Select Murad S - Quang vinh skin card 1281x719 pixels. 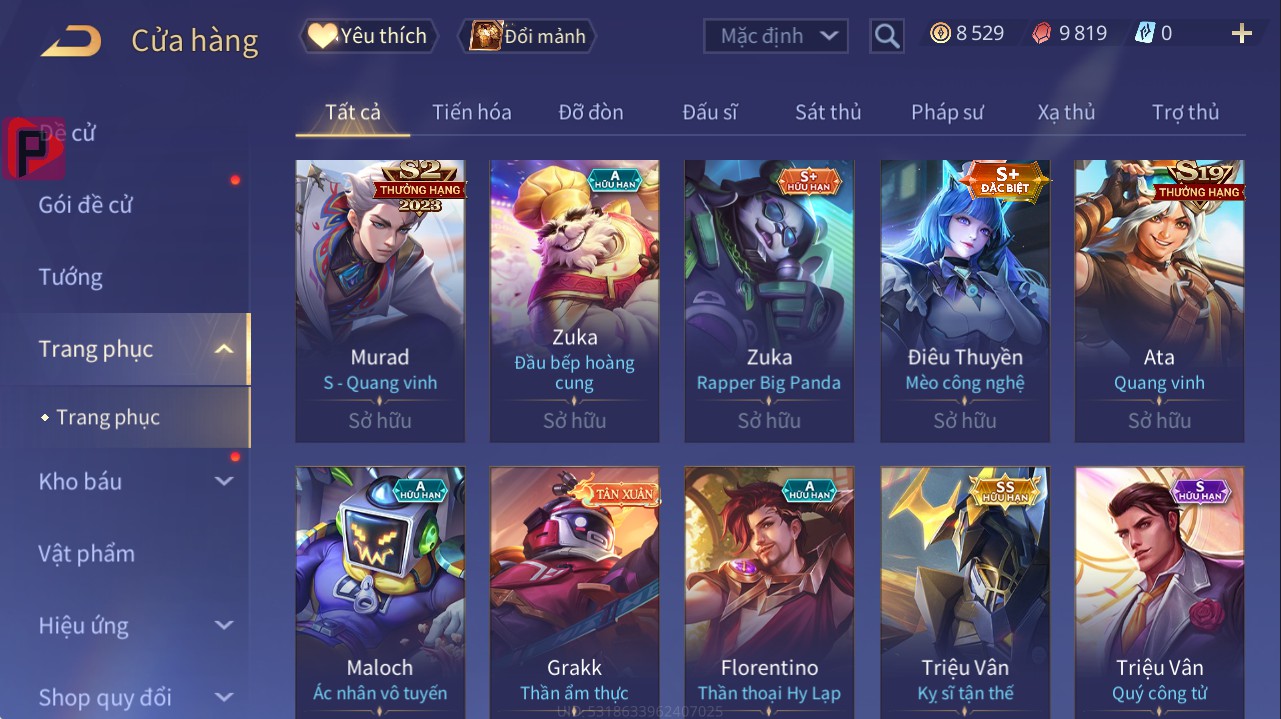(x=380, y=300)
